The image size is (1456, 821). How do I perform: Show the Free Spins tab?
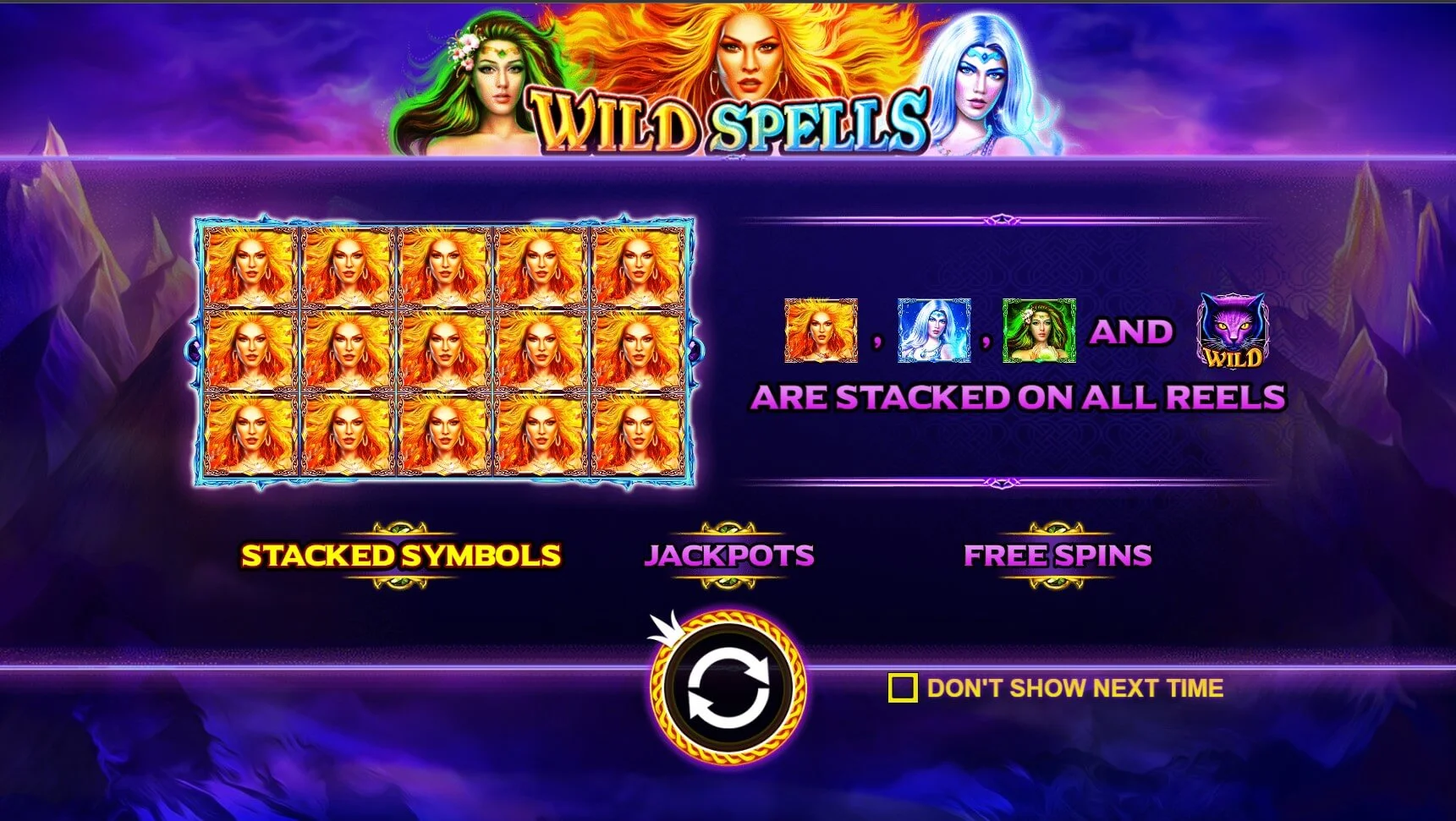pos(1058,556)
